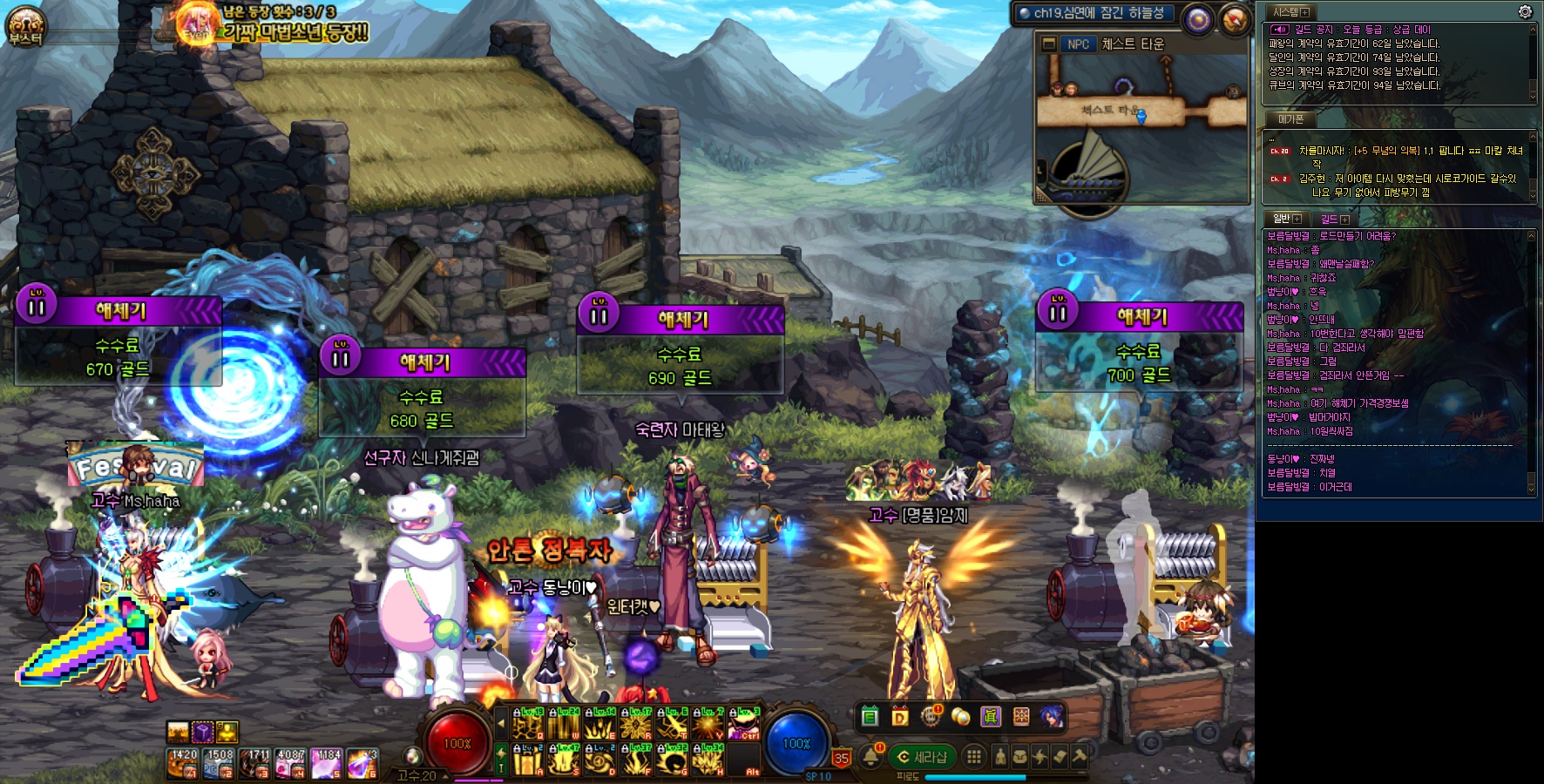The width and height of the screenshot is (1544, 784).
Task: Switch to the 길드 chat tab
Action: pyautogui.click(x=1333, y=219)
